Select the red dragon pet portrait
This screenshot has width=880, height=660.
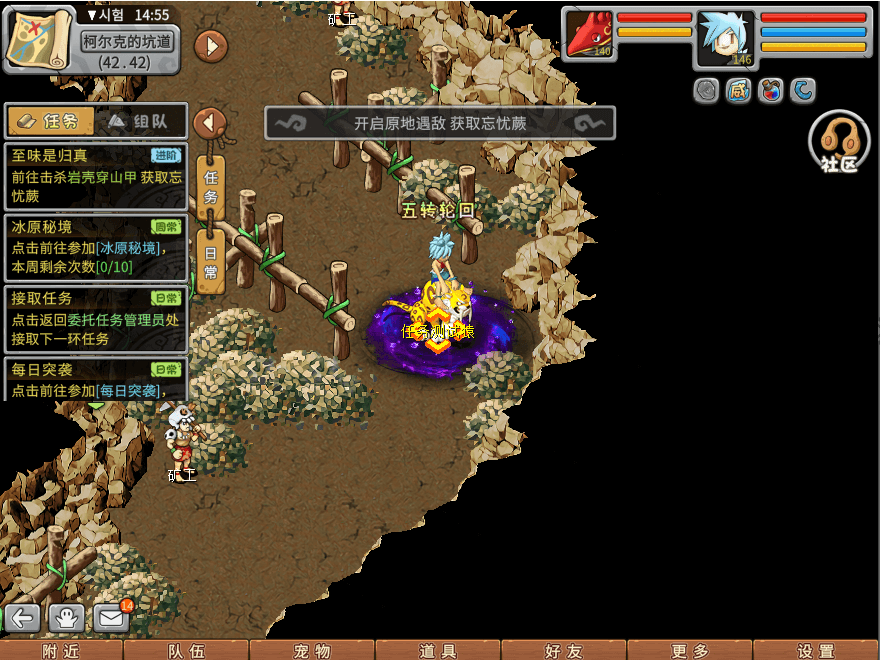click(589, 34)
